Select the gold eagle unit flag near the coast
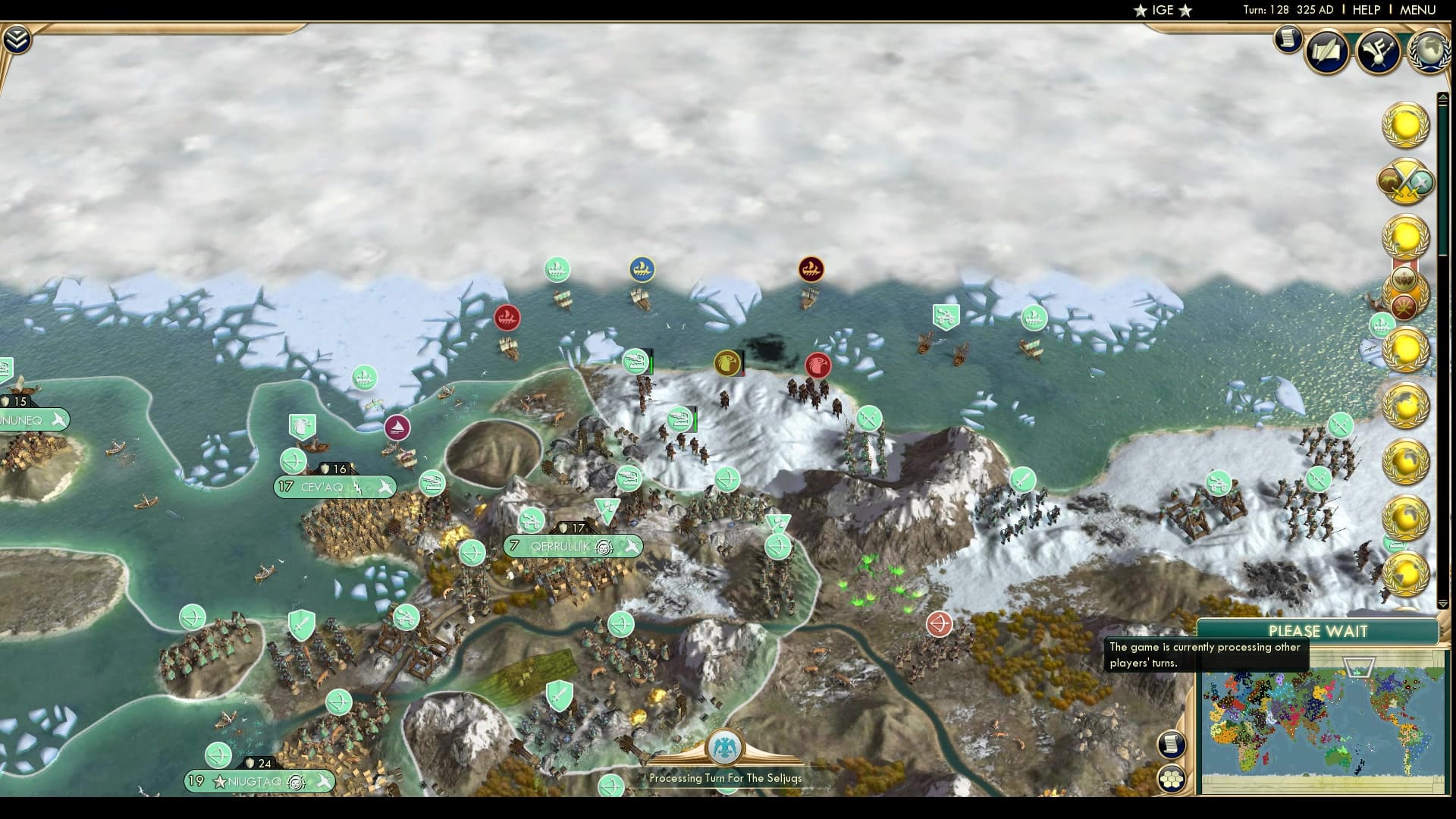The height and width of the screenshot is (819, 1456). pos(727,363)
